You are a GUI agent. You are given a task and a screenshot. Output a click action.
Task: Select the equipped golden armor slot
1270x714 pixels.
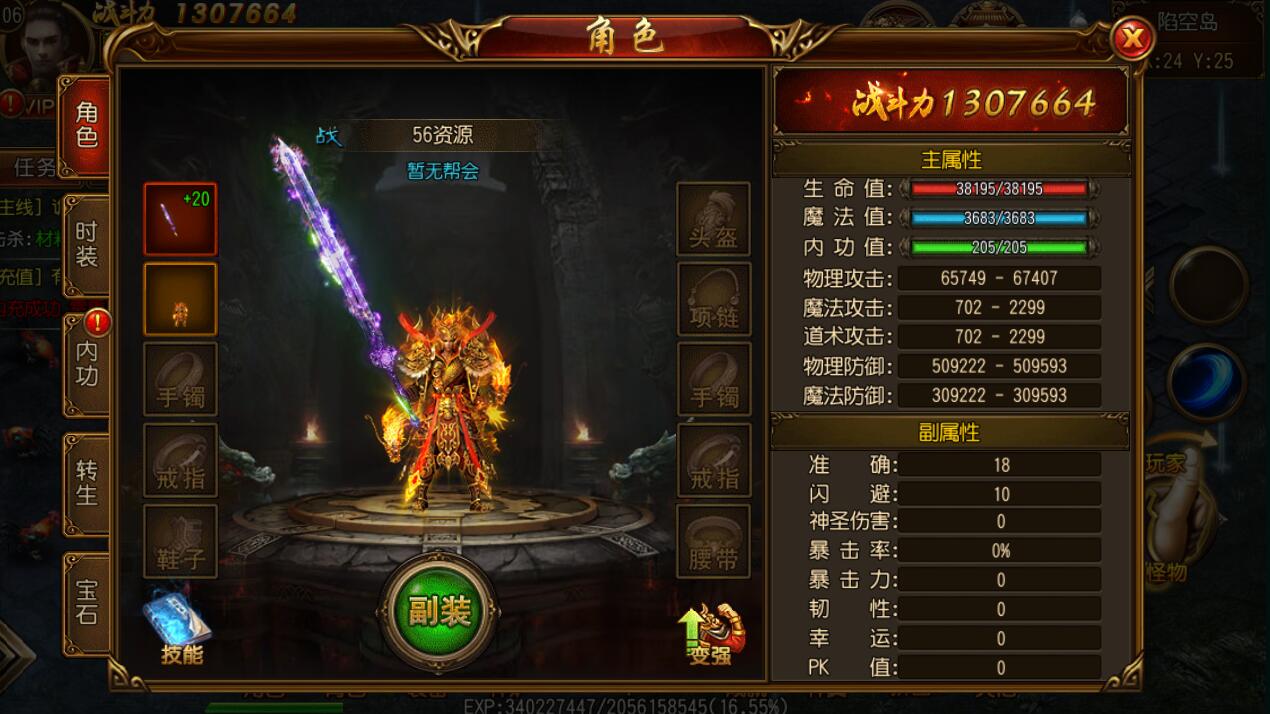[180, 299]
